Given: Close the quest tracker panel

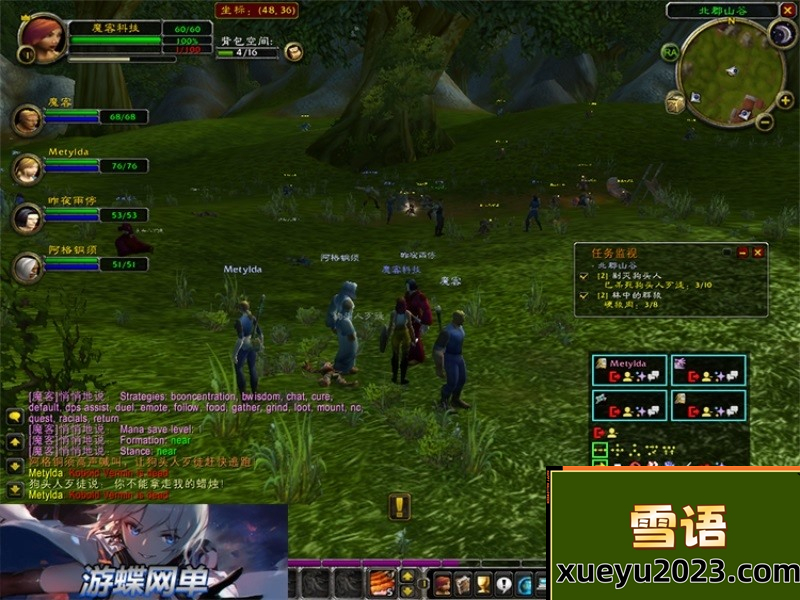Looking at the screenshot, I should (758, 253).
